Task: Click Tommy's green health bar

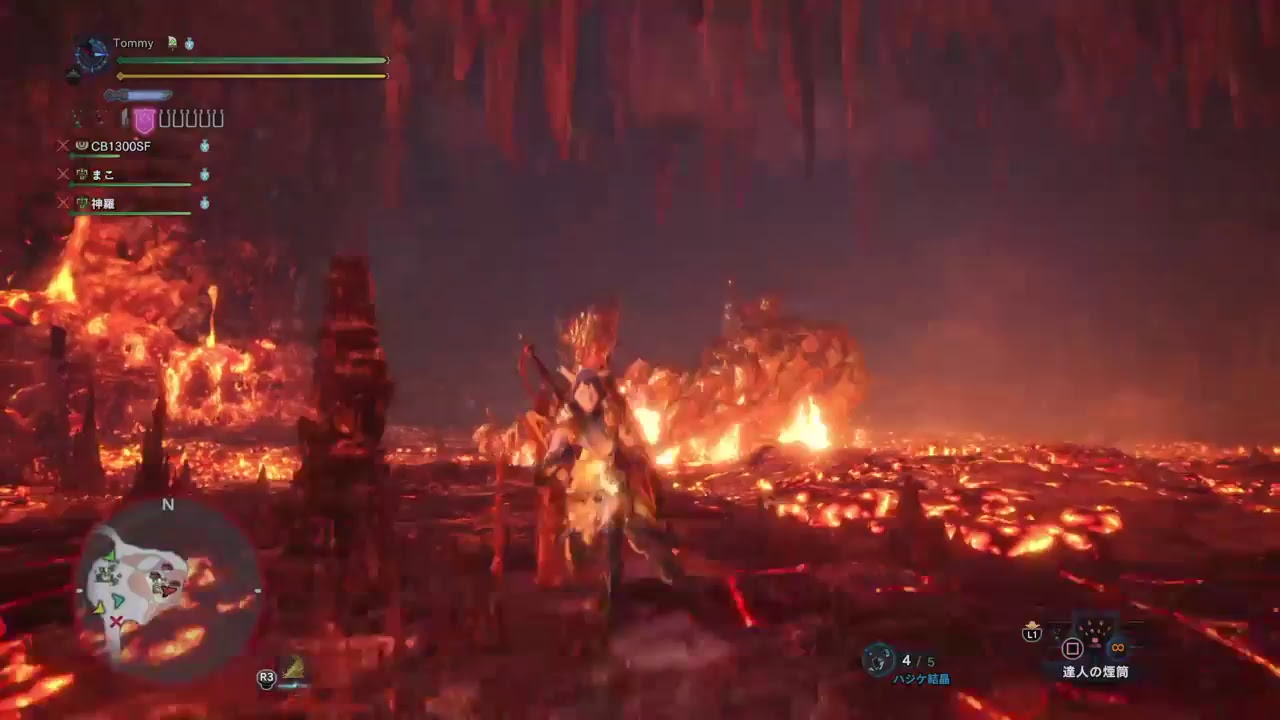Action: [x=250, y=60]
